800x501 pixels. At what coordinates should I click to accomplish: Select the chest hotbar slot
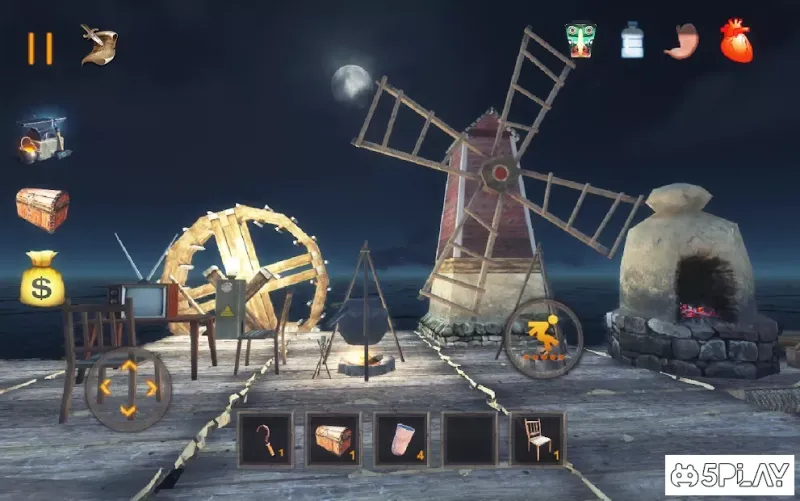[333, 439]
